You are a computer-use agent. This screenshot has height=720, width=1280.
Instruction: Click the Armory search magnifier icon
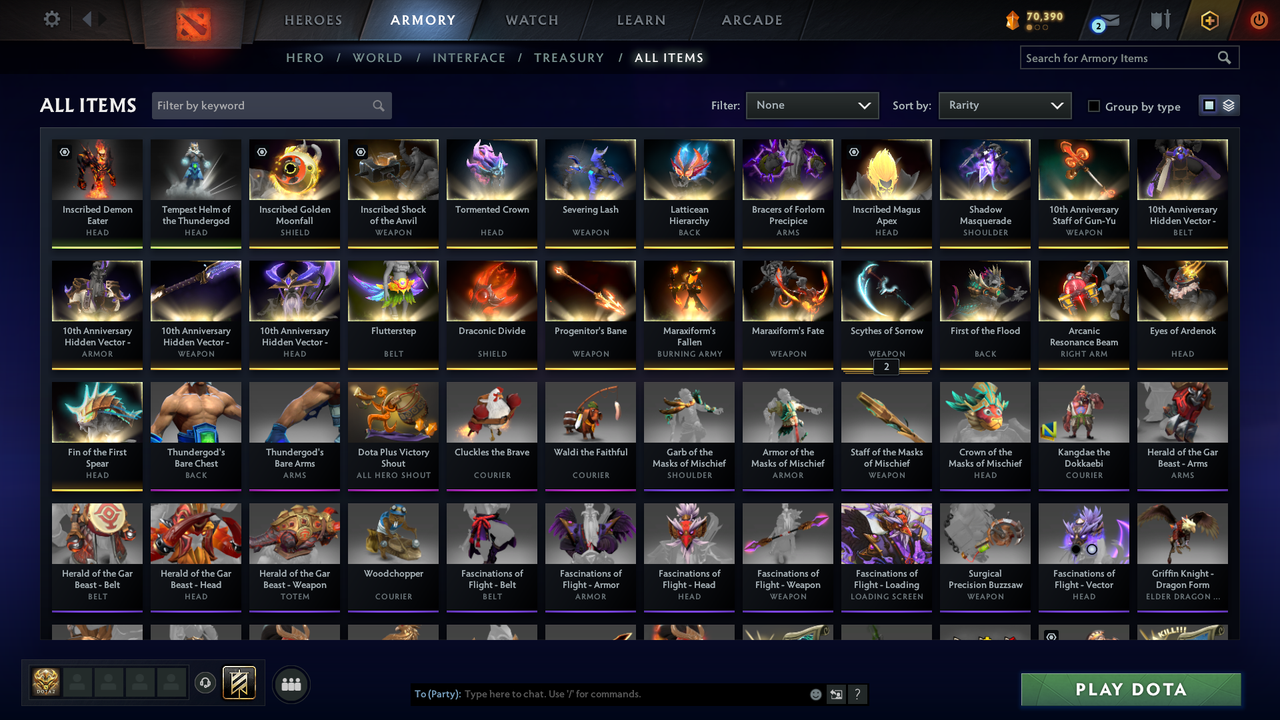click(x=1224, y=57)
